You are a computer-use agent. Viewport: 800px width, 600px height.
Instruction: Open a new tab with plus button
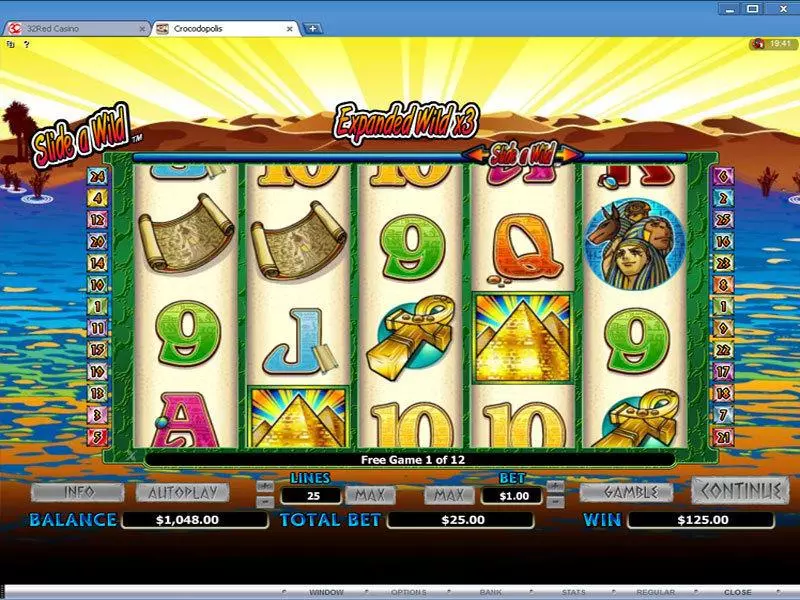click(x=313, y=28)
